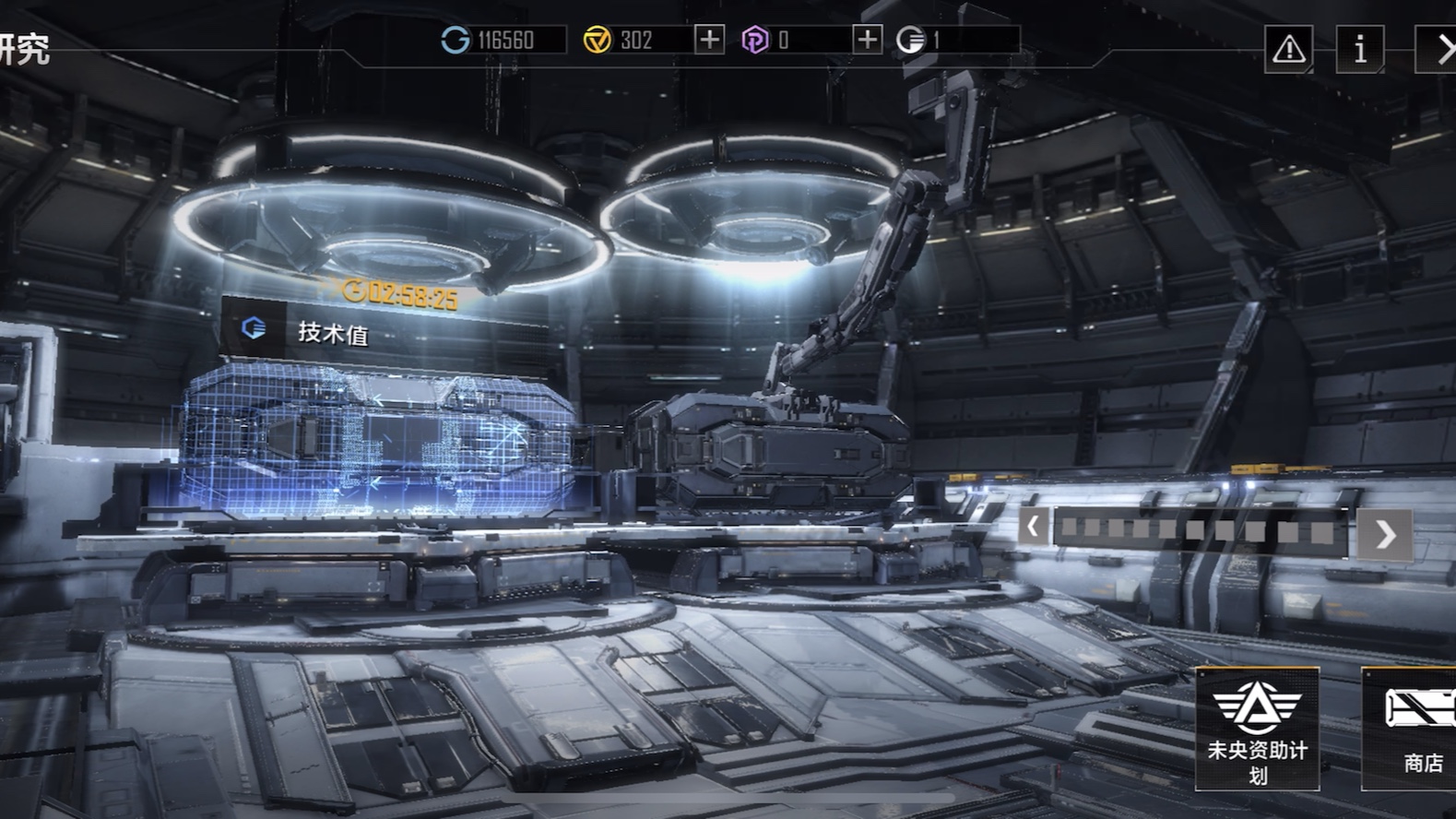Add more gold currency with plus button

point(709,40)
